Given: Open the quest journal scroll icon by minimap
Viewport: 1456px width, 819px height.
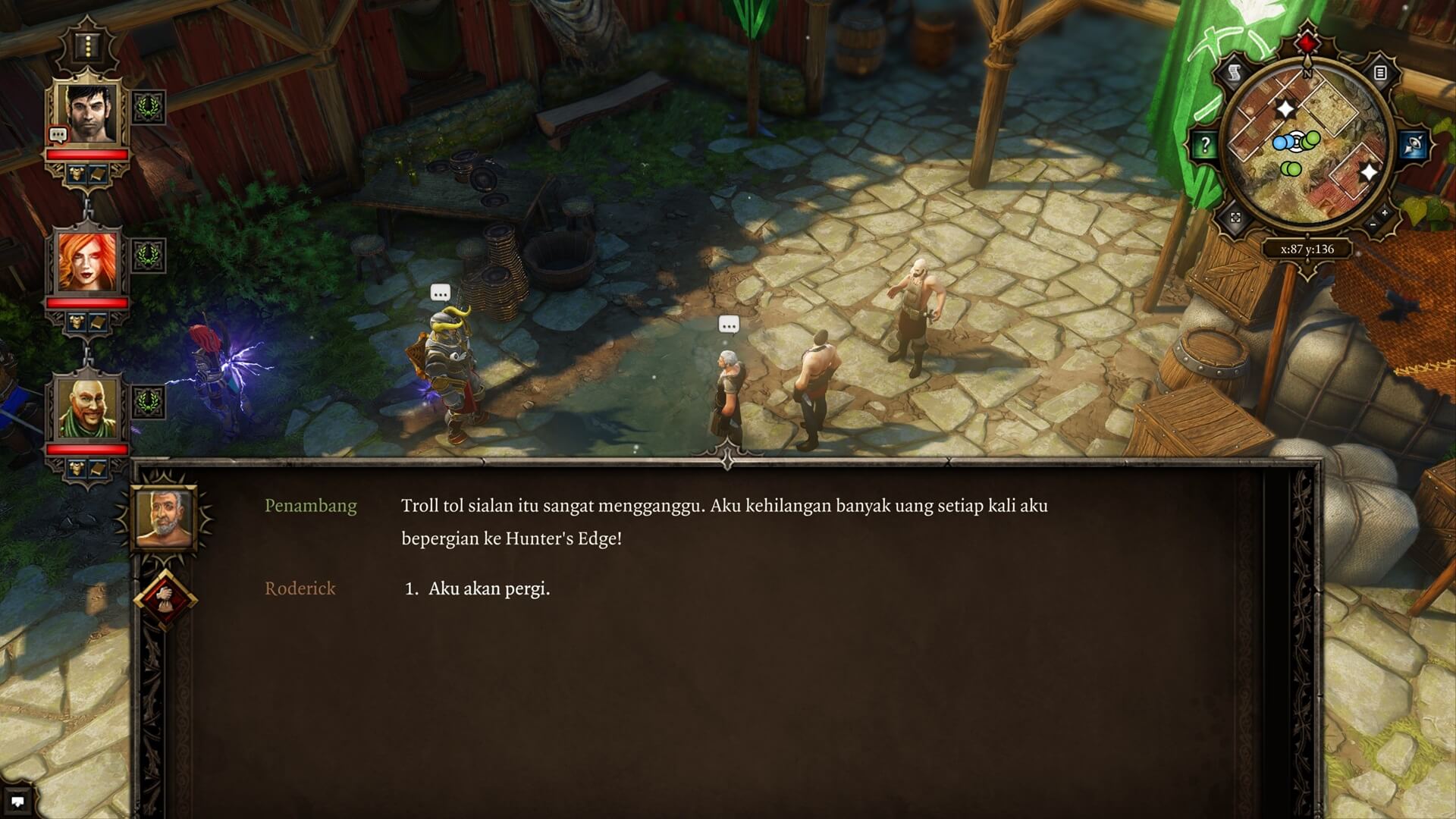Looking at the screenshot, I should tap(1235, 73).
